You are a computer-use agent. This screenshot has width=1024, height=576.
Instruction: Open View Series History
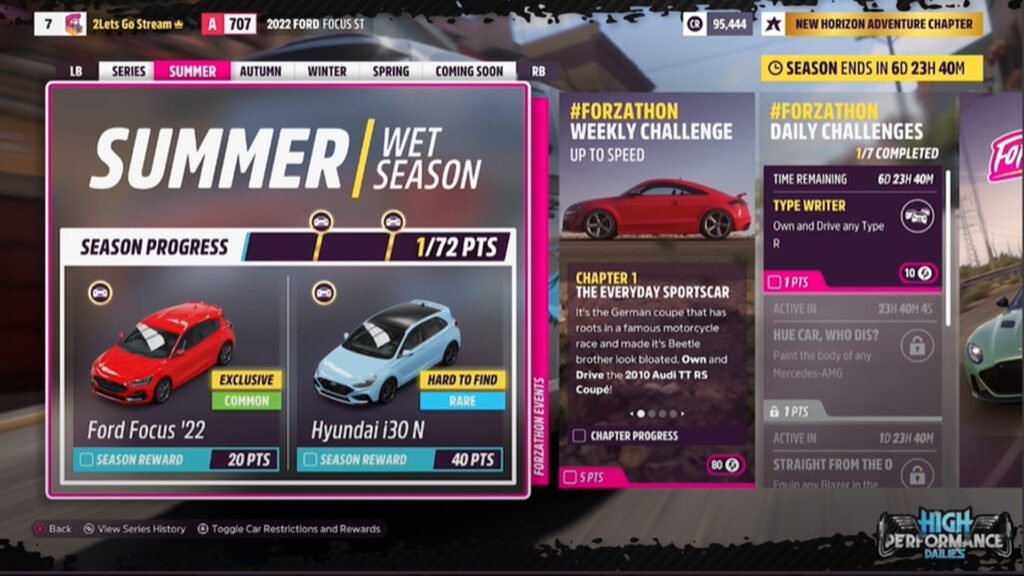133,529
